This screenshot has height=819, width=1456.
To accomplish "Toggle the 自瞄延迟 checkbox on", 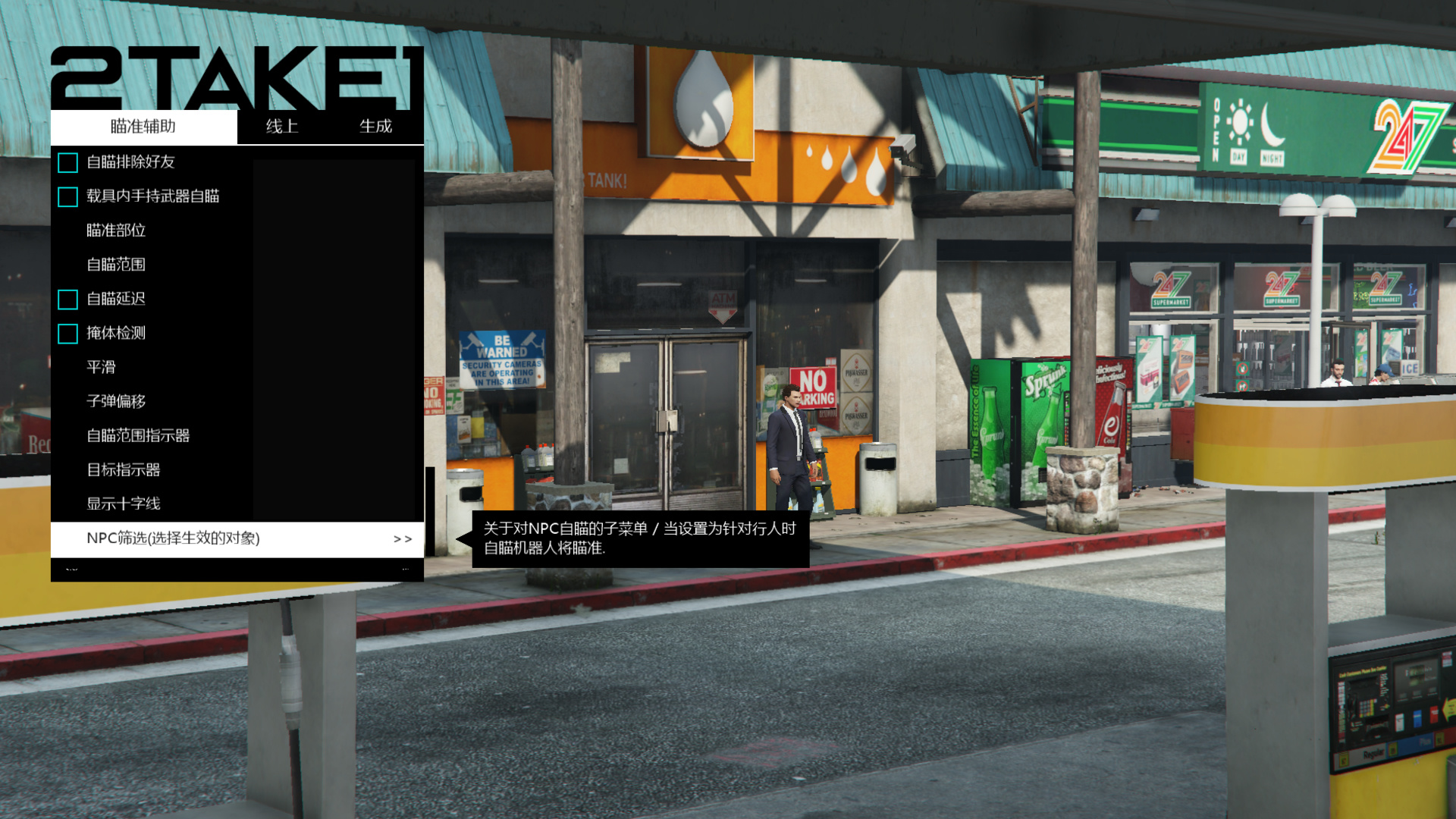I will [x=67, y=299].
